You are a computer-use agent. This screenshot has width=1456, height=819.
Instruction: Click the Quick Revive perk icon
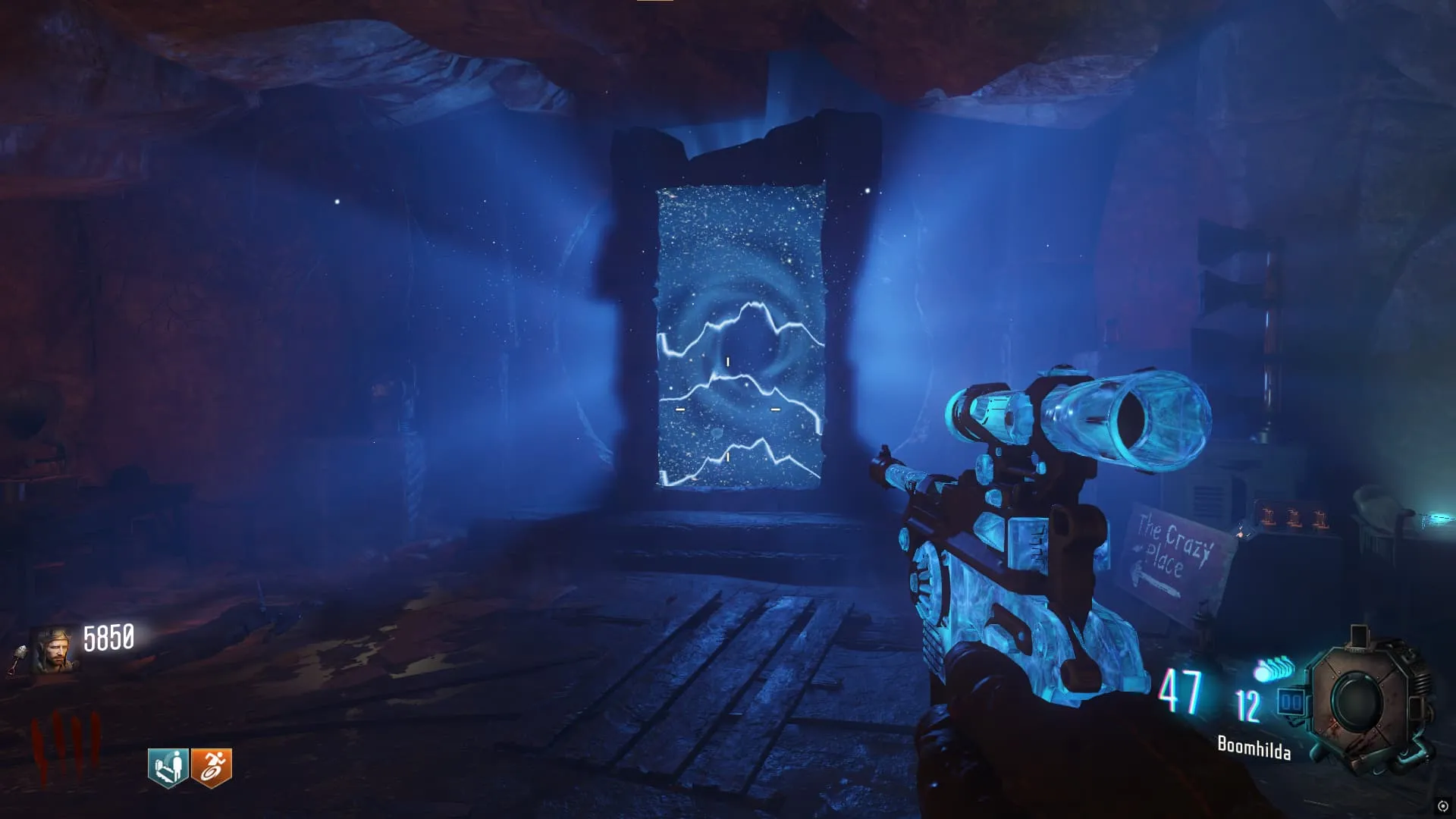[168, 767]
